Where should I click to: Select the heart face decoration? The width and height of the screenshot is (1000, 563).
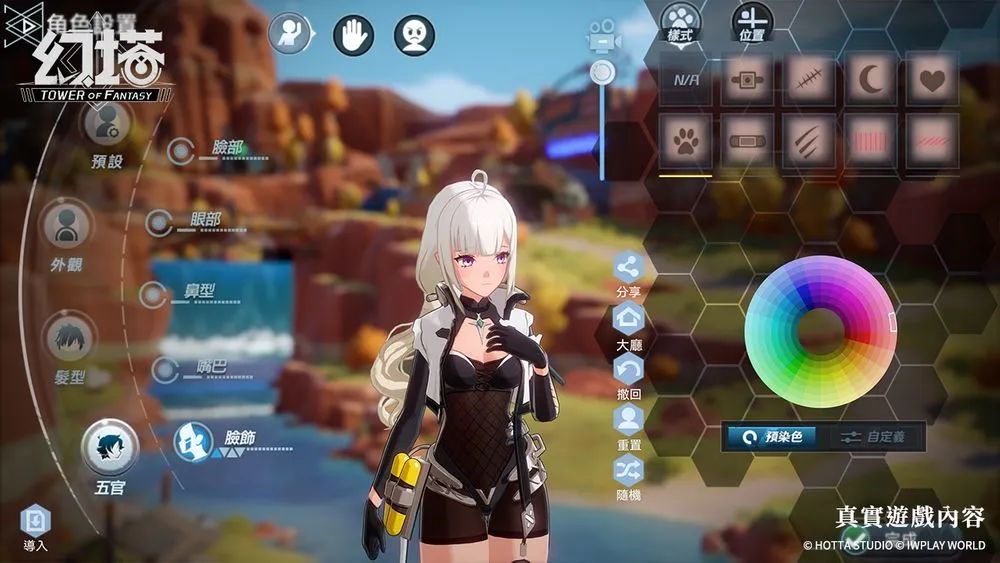[x=932, y=80]
